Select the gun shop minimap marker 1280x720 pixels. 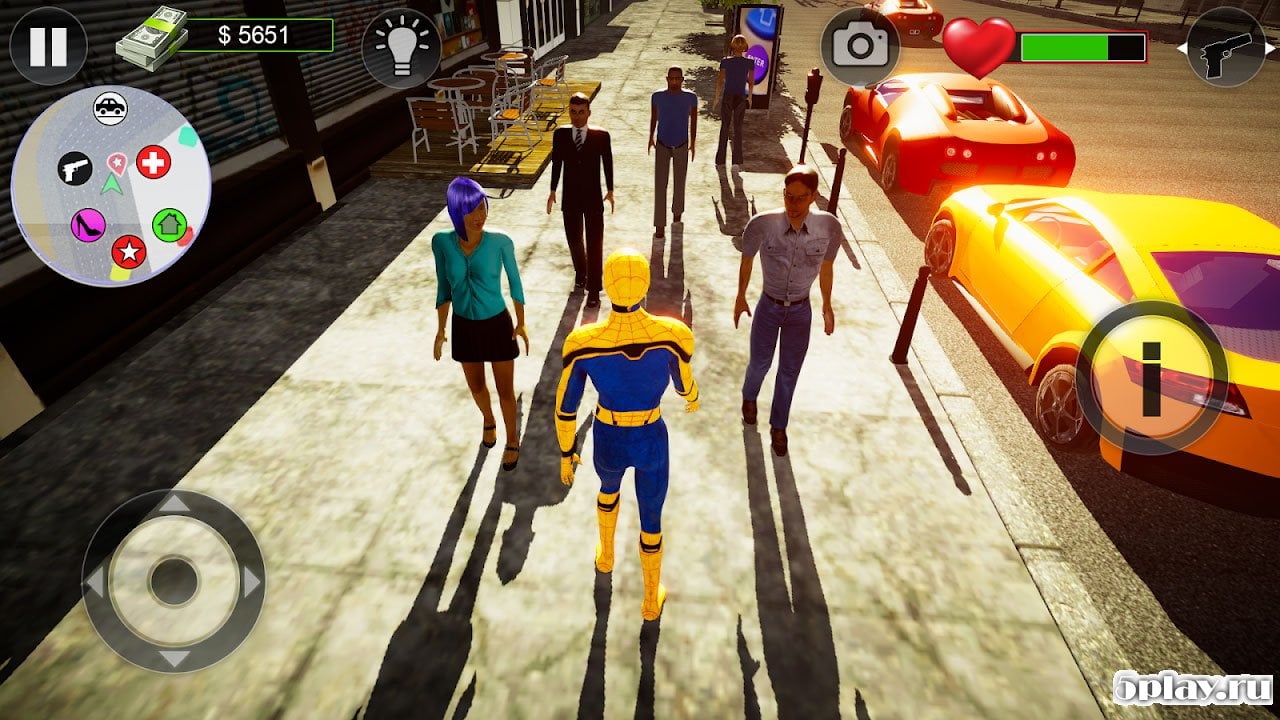tap(74, 168)
